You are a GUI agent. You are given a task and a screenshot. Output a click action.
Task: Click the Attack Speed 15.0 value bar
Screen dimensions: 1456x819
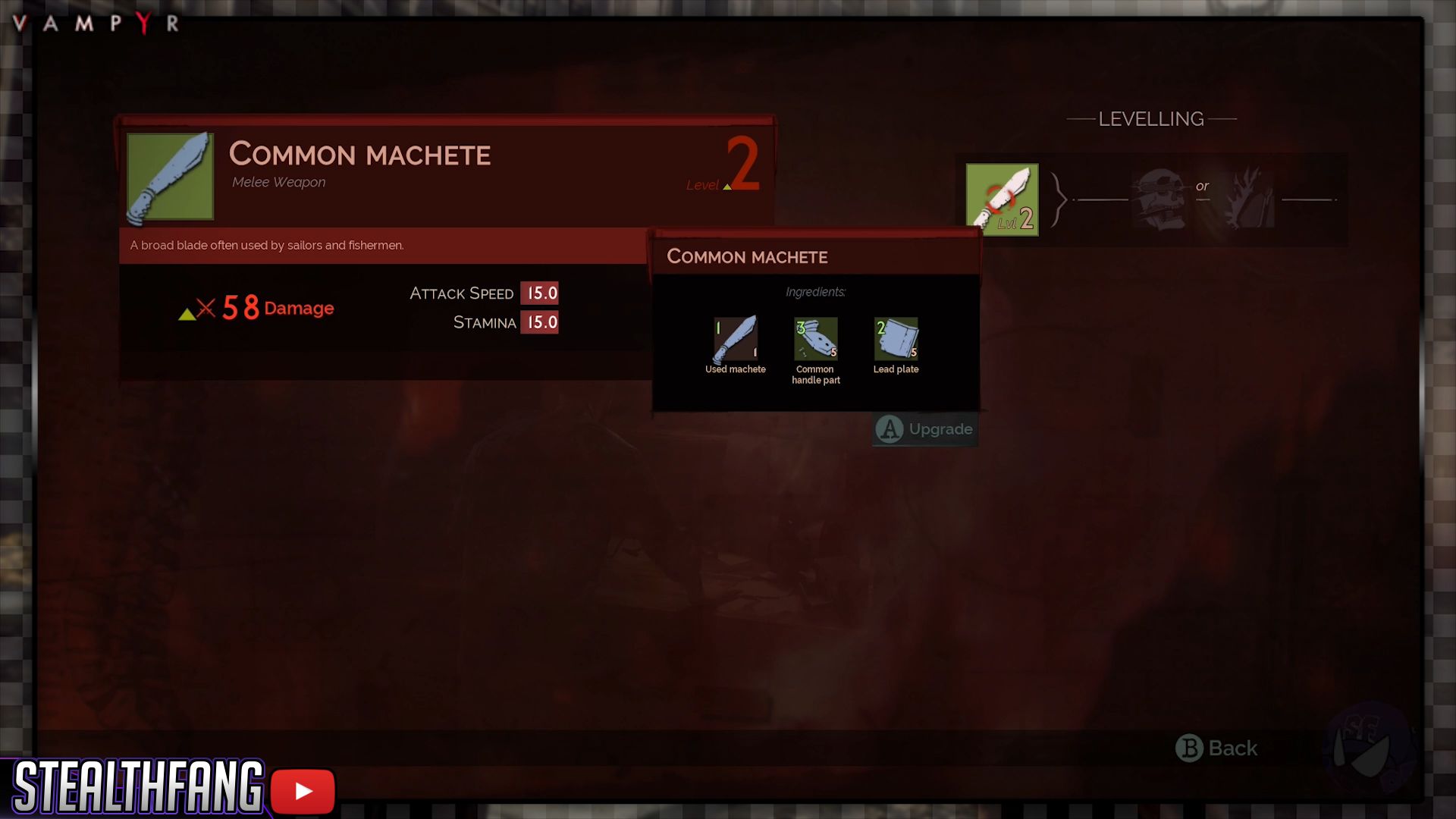(540, 293)
